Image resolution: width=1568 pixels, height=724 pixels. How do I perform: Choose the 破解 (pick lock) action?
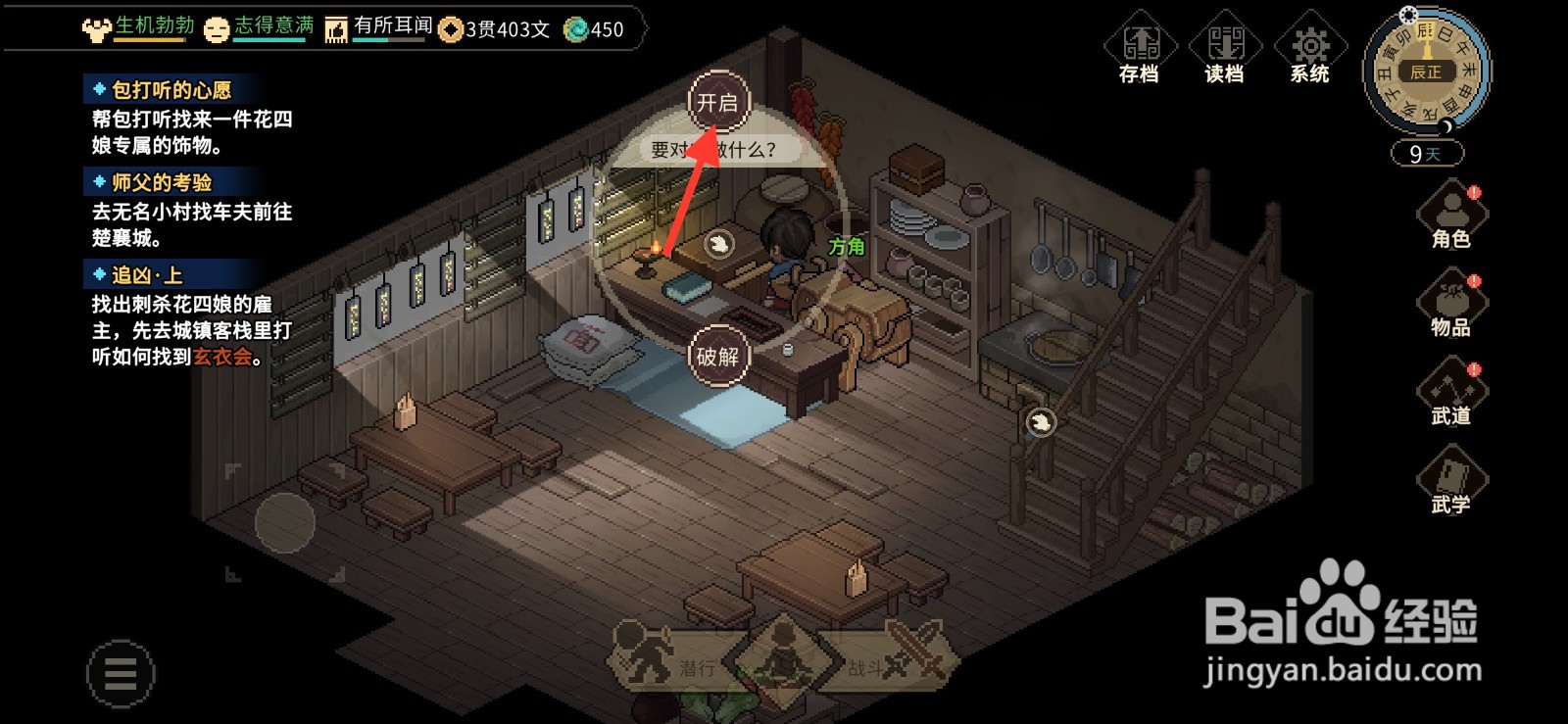click(x=718, y=356)
